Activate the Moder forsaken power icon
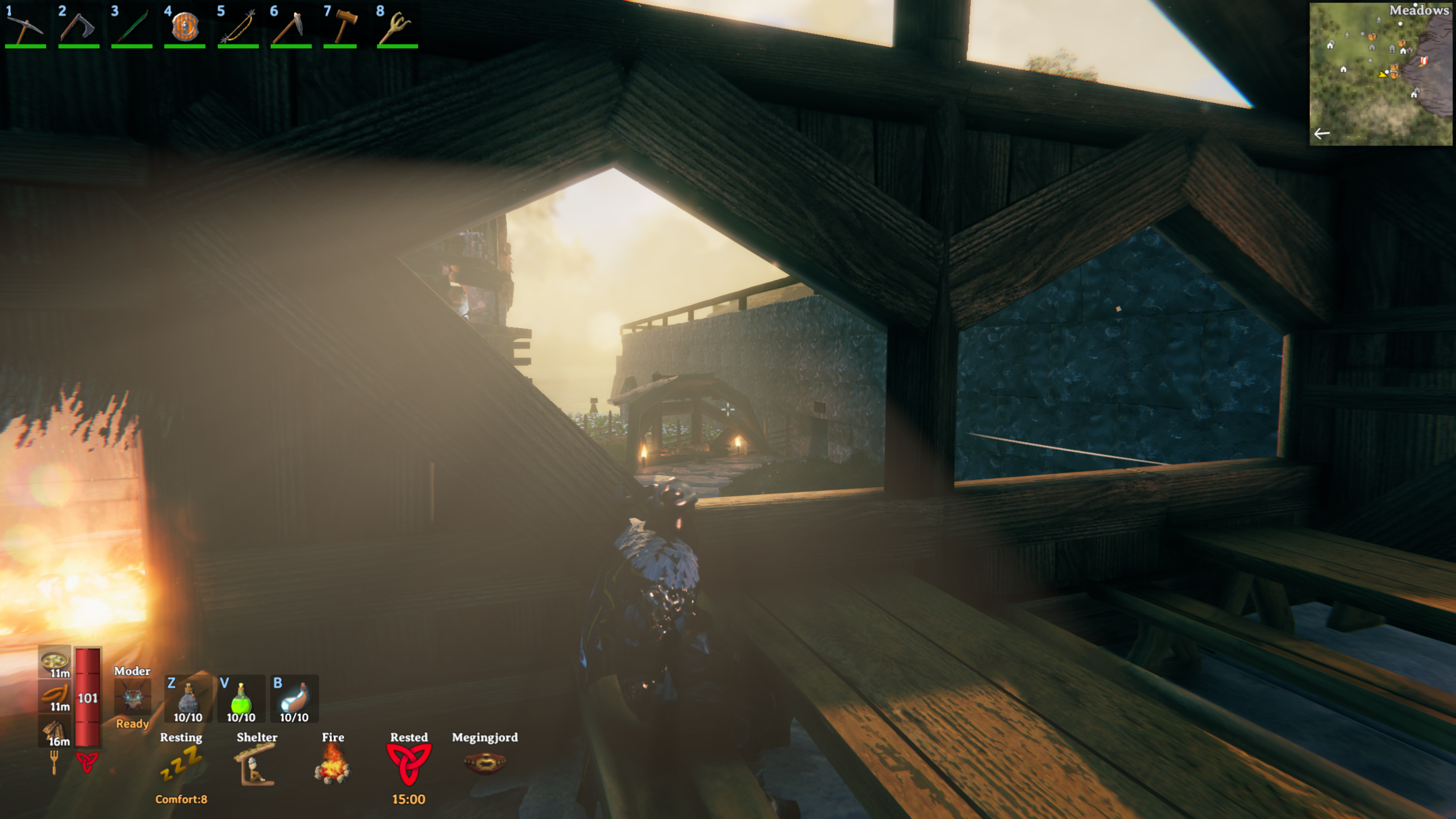The height and width of the screenshot is (819, 1456). [132, 697]
